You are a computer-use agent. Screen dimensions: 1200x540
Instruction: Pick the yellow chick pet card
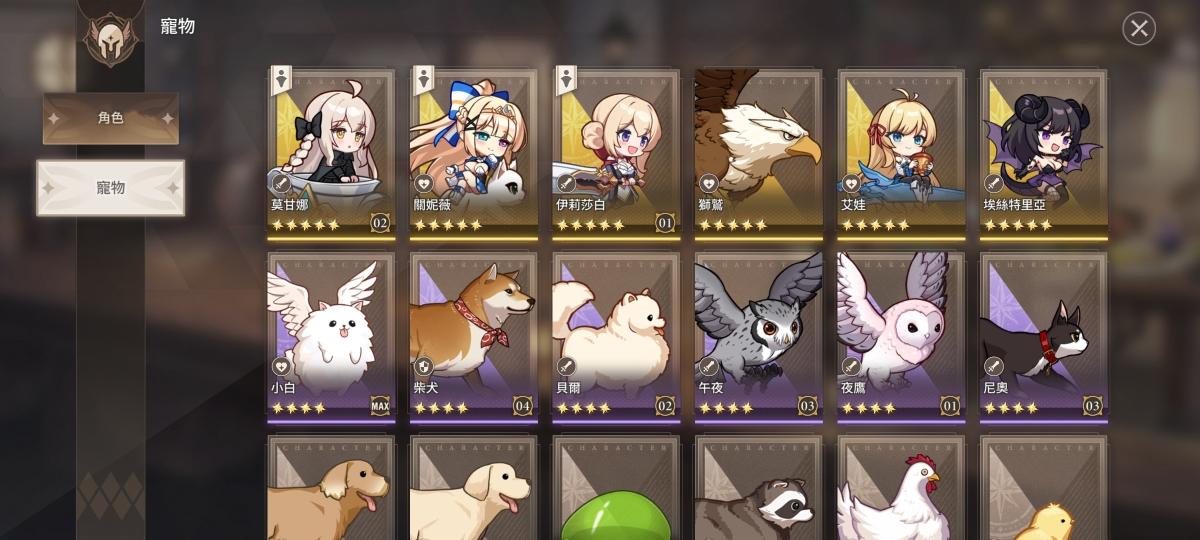1044,490
